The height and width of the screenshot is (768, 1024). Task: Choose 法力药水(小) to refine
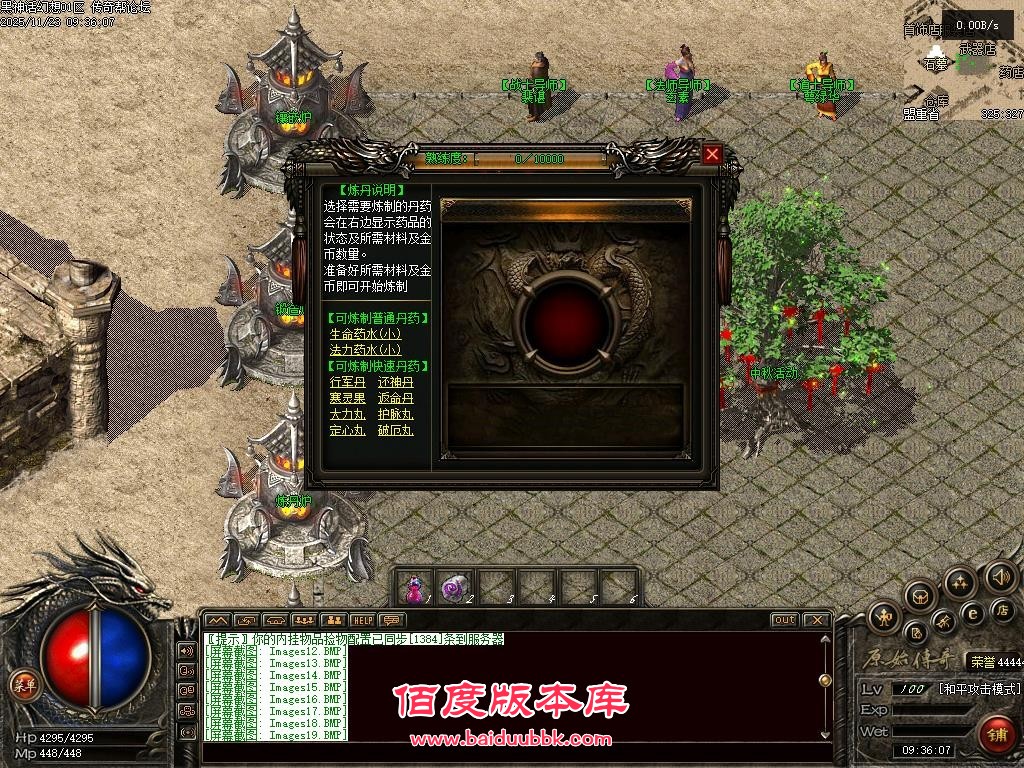[x=365, y=350]
